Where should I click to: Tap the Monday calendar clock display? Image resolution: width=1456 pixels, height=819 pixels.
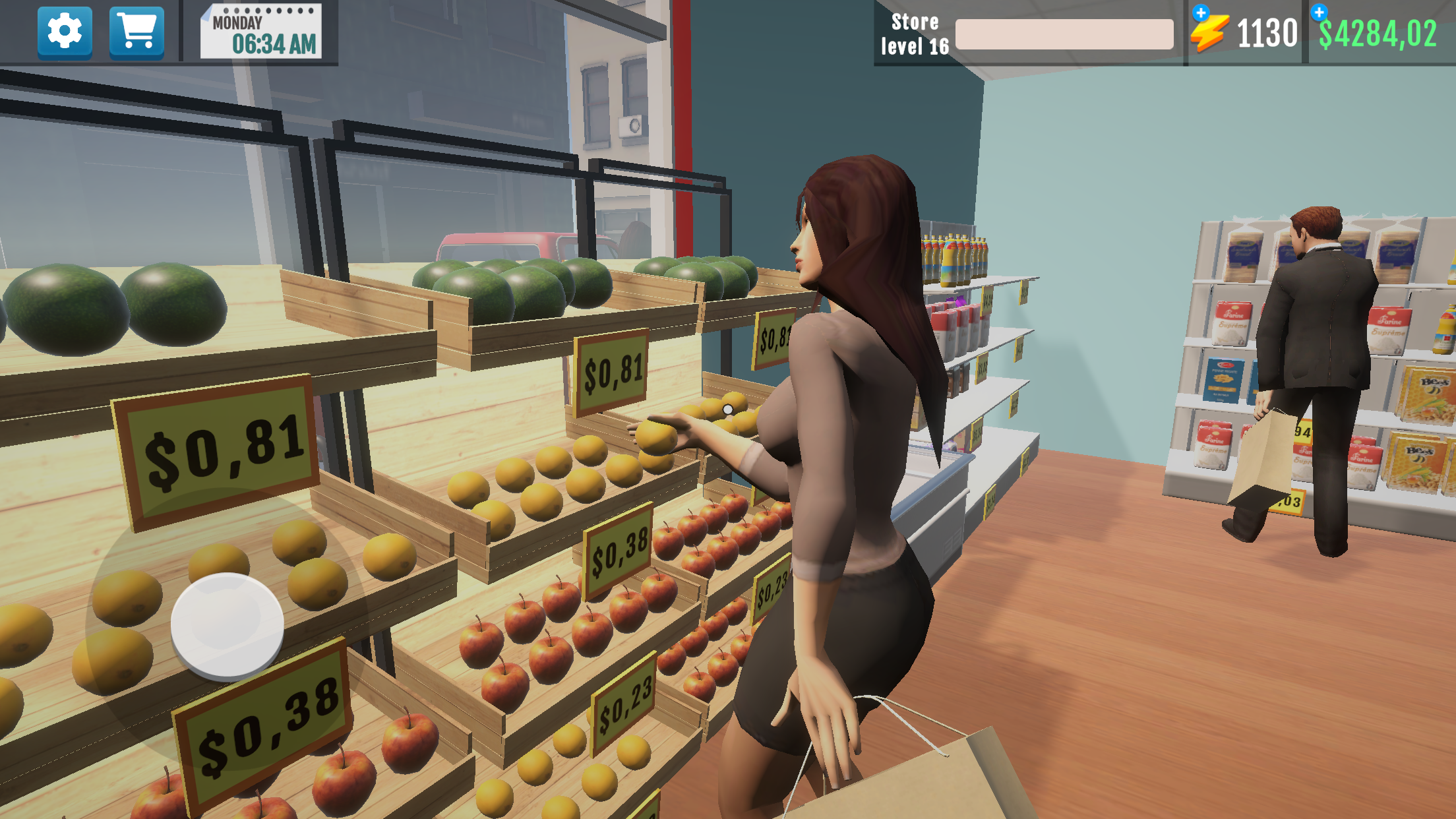tap(262, 32)
